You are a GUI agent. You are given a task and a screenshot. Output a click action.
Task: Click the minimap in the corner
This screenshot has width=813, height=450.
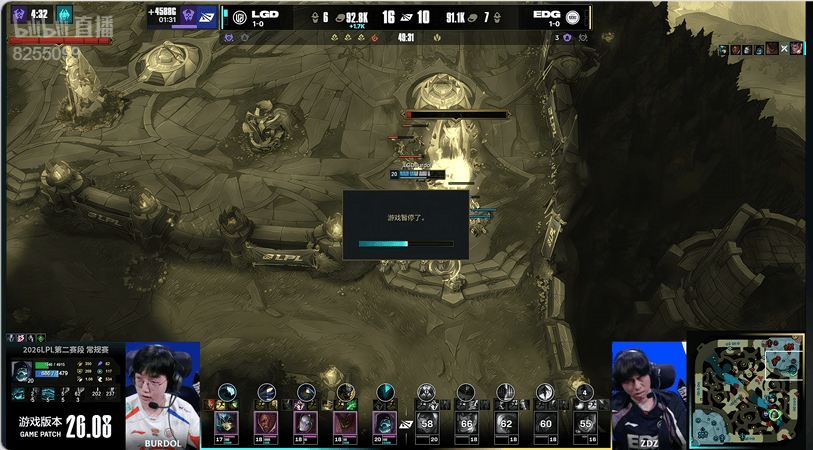coord(750,391)
